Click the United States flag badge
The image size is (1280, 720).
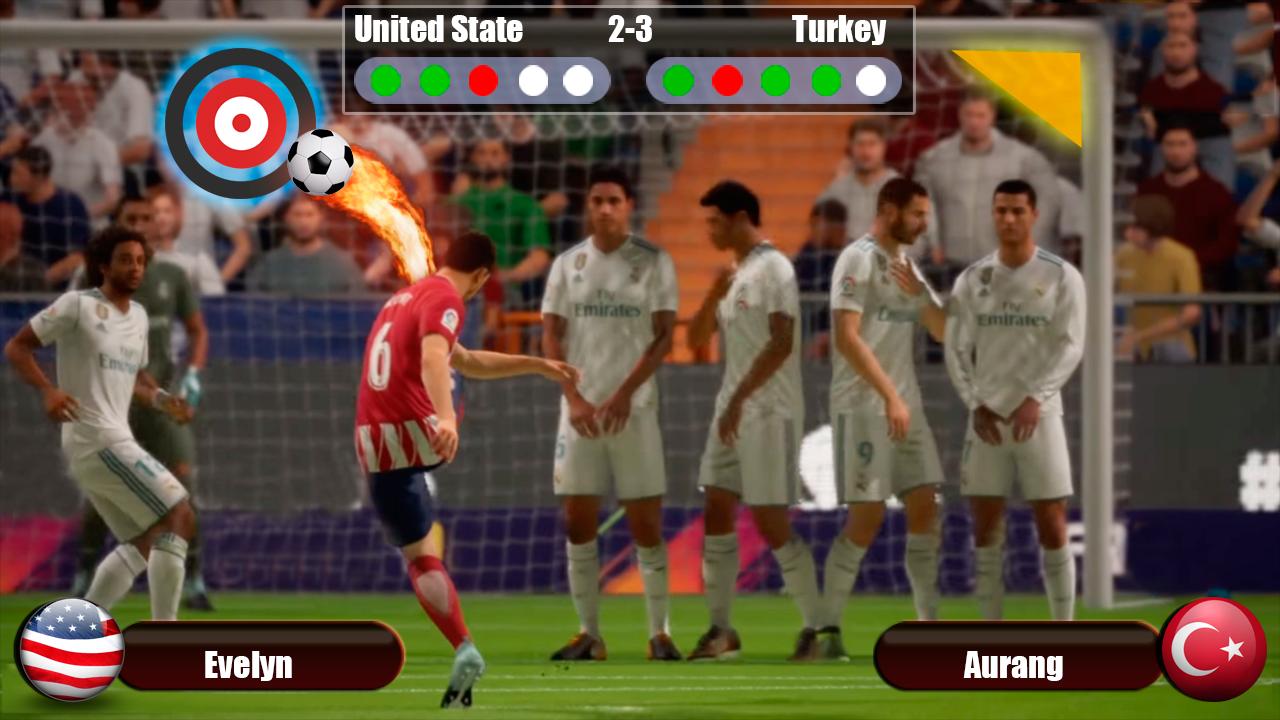click(x=71, y=649)
